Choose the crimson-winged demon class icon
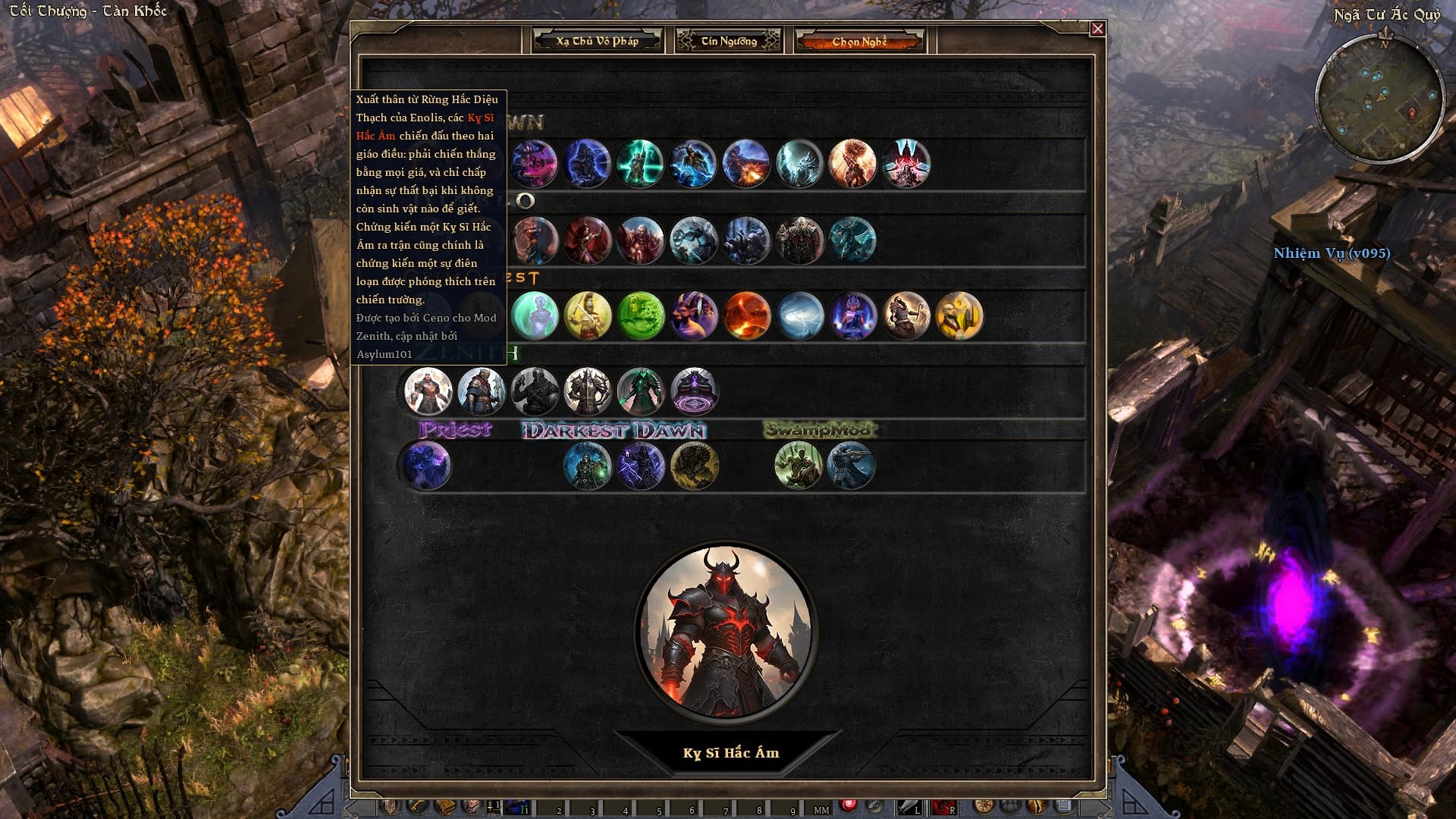Screen dimensions: 1456x819 pos(905,163)
